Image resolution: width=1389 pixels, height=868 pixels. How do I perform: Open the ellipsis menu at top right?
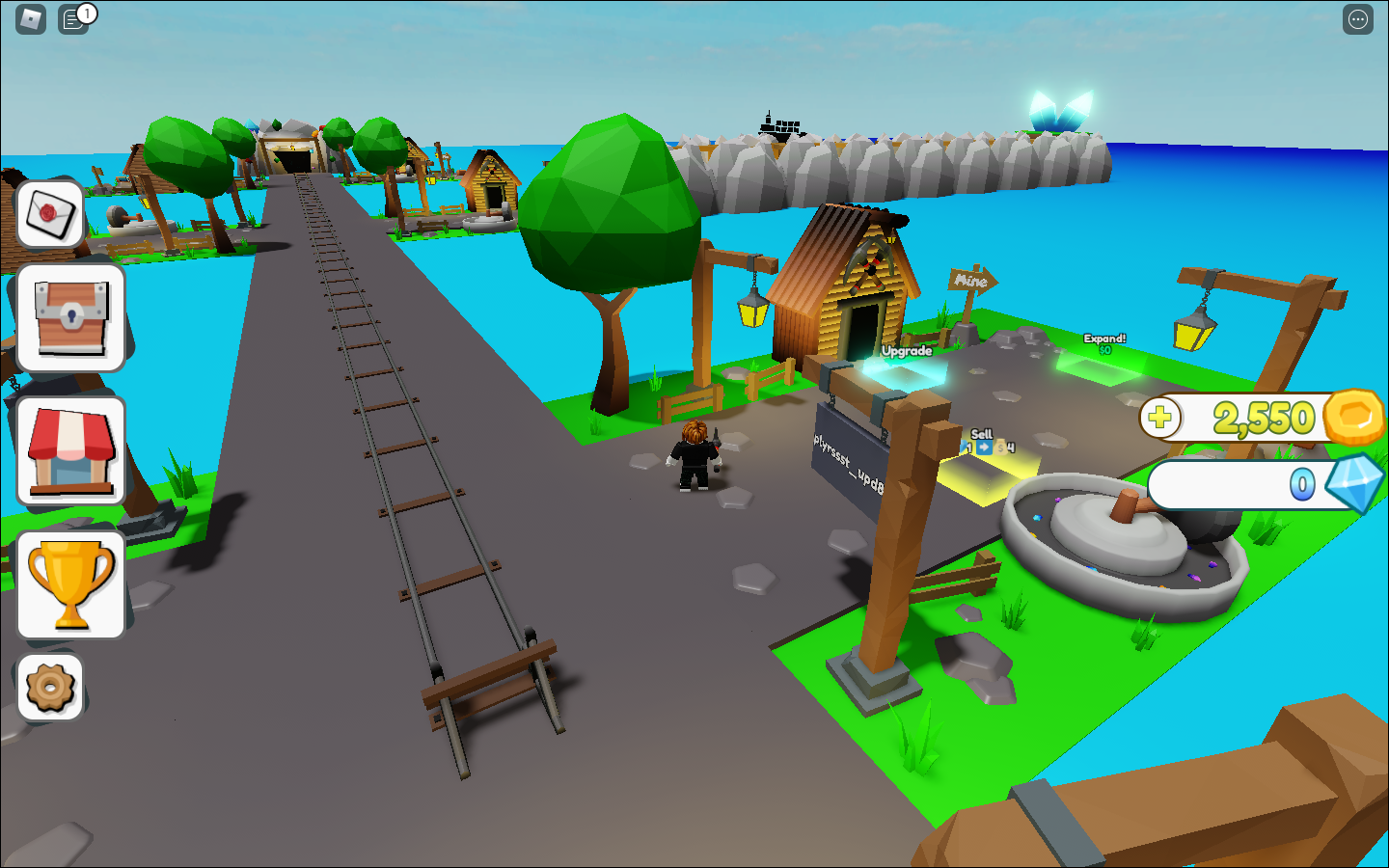(1357, 18)
